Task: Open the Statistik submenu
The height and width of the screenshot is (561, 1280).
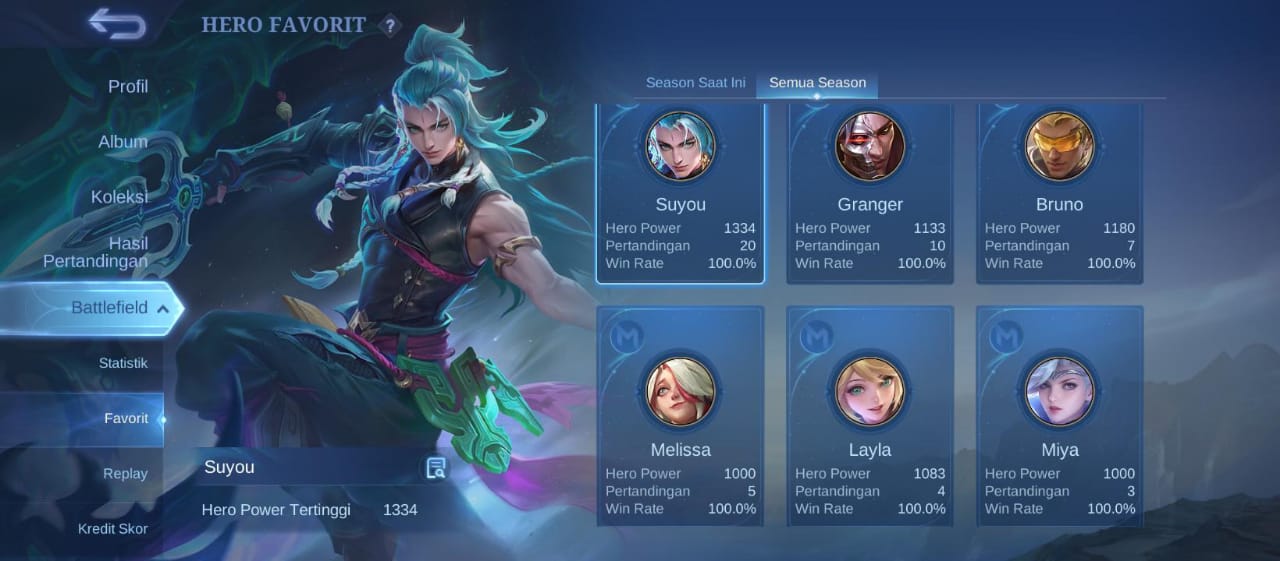Action: (x=123, y=363)
